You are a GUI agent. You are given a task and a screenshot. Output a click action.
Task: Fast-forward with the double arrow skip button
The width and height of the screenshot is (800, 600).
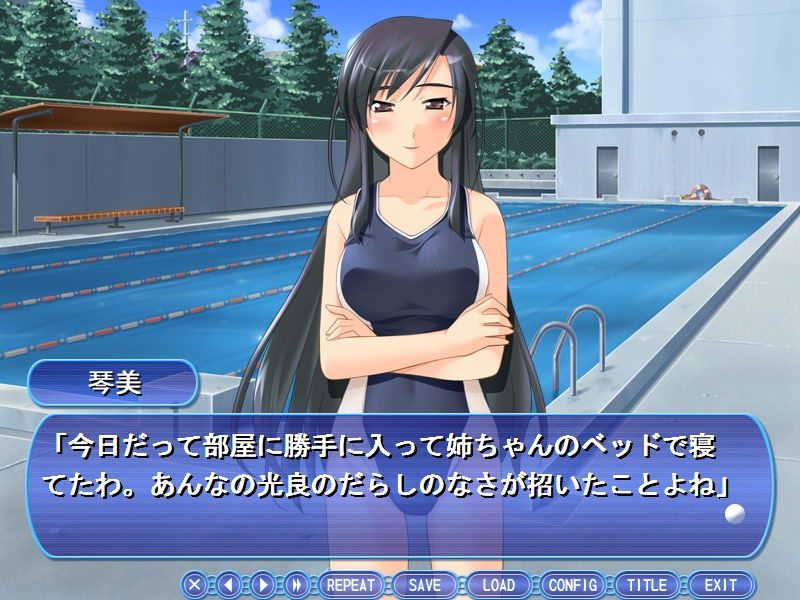[296, 585]
